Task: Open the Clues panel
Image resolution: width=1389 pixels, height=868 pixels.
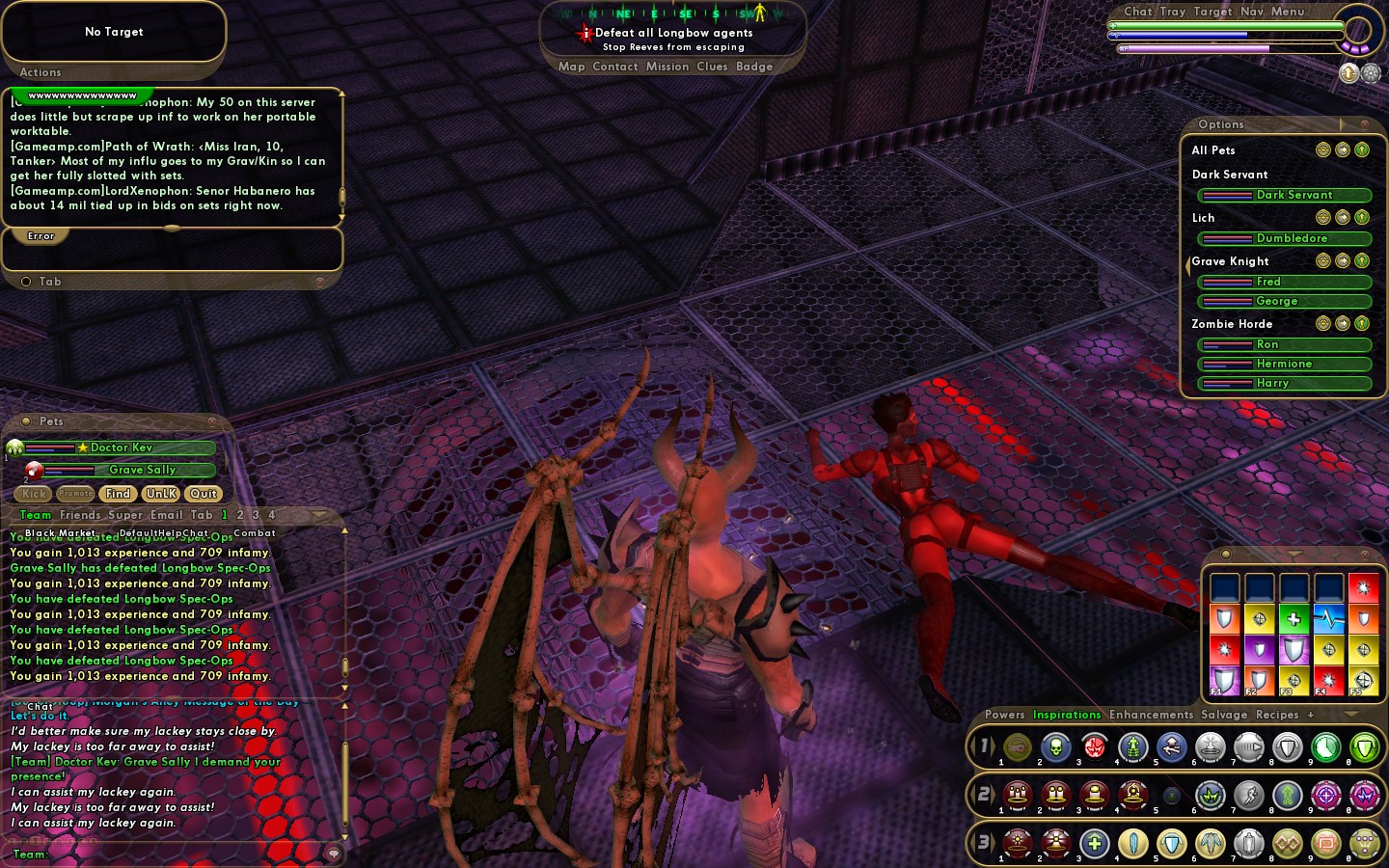Action: pyautogui.click(x=712, y=67)
